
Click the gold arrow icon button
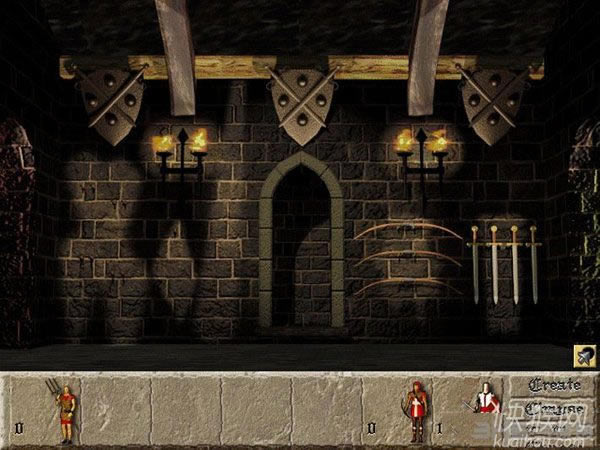585,354
